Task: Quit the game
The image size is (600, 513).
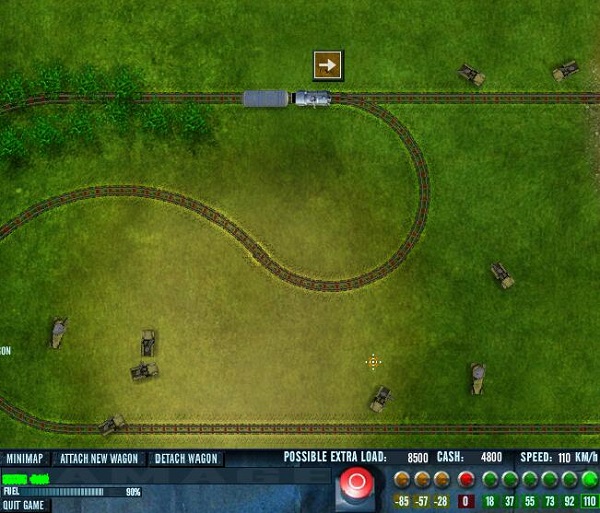Action: point(23,505)
